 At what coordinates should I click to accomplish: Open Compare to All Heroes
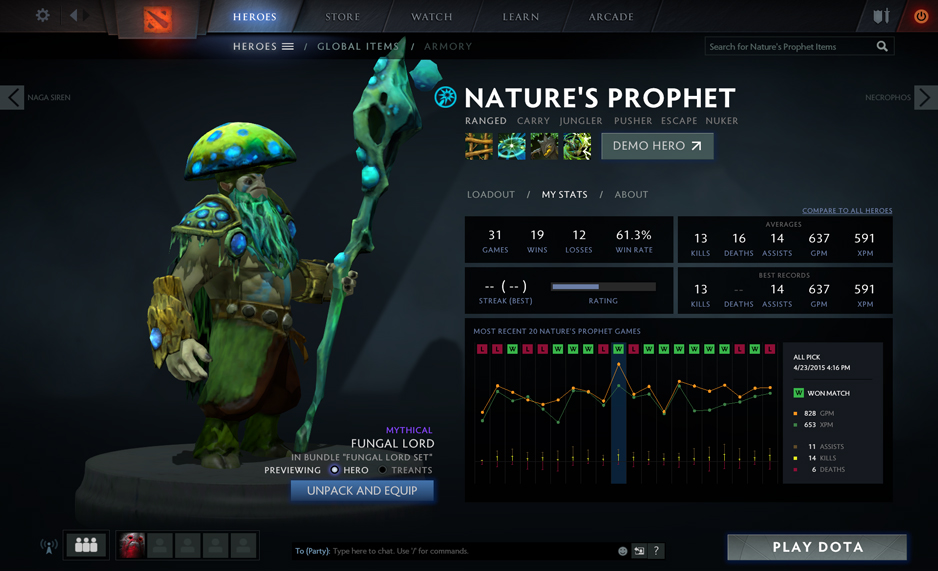pyautogui.click(x=846, y=211)
